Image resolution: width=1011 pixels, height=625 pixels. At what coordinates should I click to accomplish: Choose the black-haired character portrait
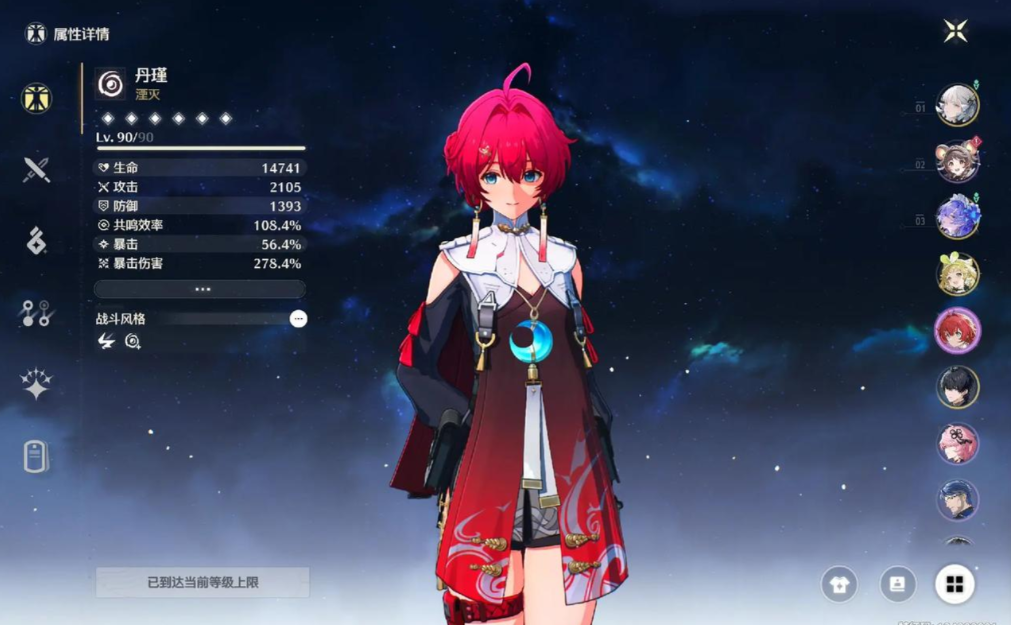point(957,387)
